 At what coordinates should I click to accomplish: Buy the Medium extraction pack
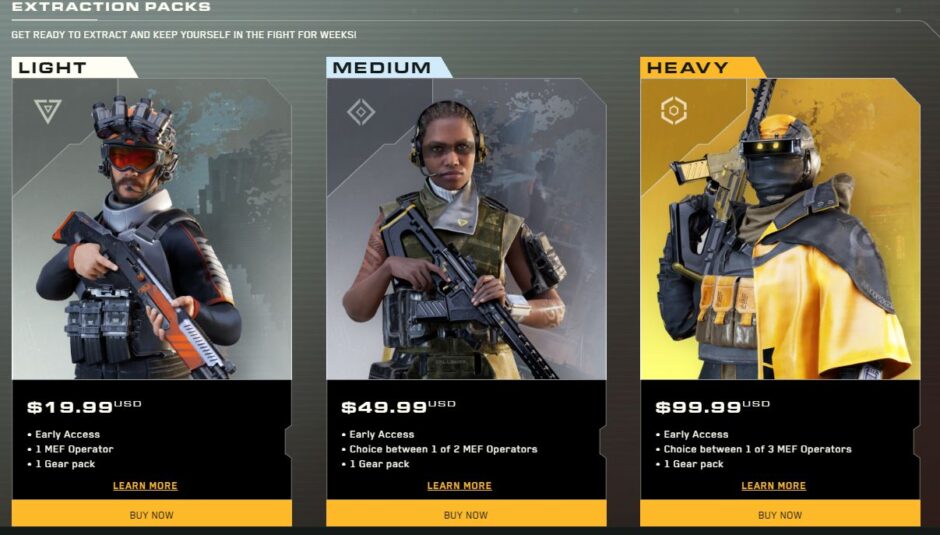(466, 515)
